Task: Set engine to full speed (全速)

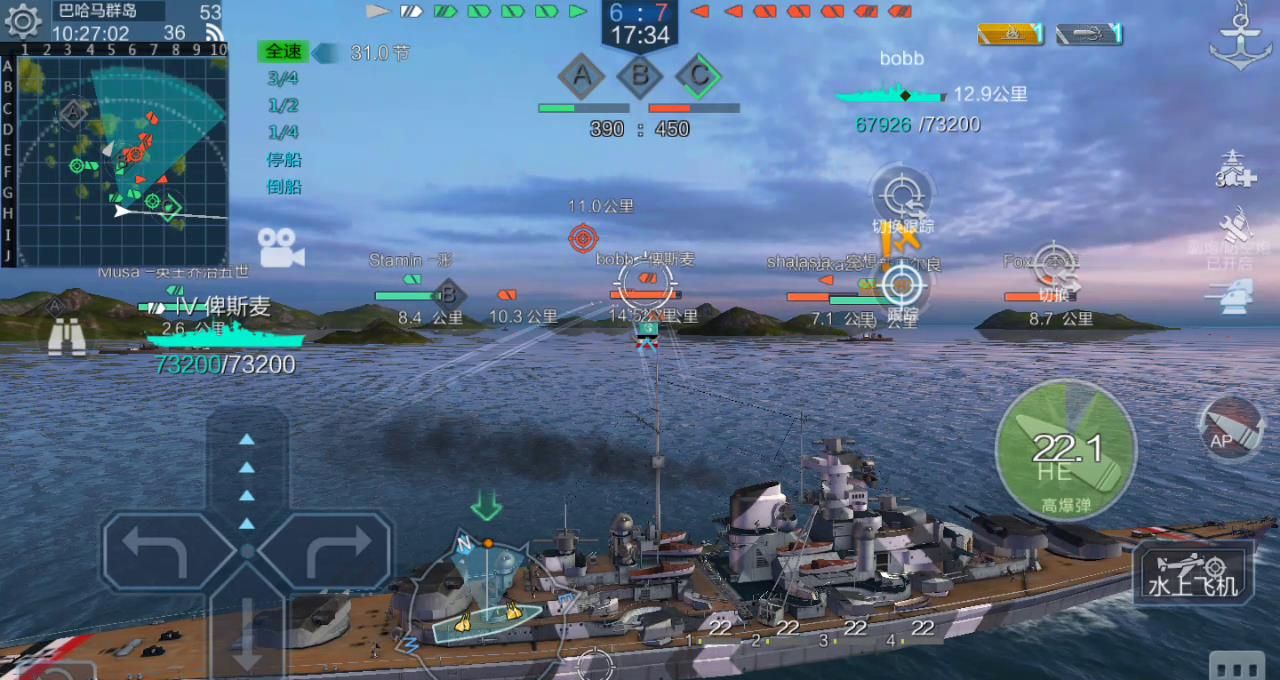Action: [284, 52]
